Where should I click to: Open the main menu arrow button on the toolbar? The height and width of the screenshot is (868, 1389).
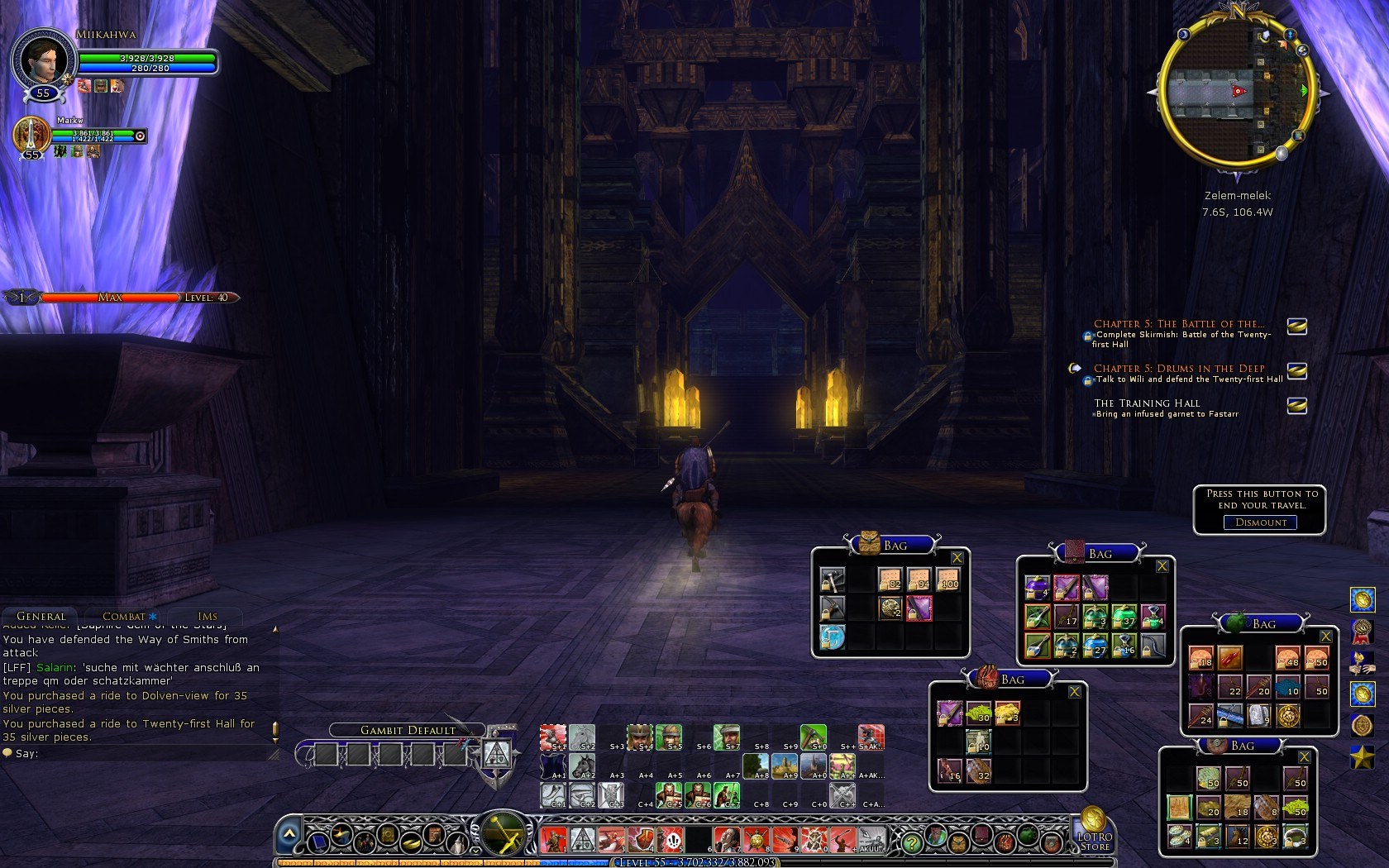[x=289, y=835]
